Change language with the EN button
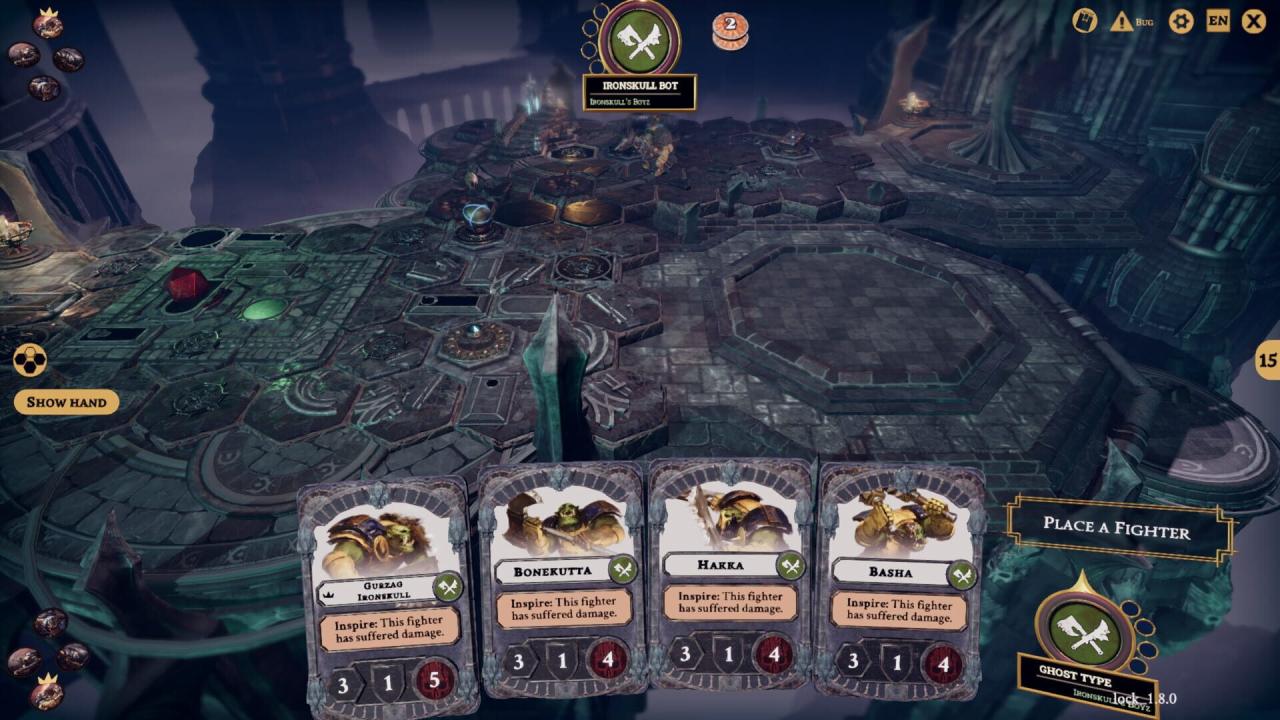 click(1218, 21)
